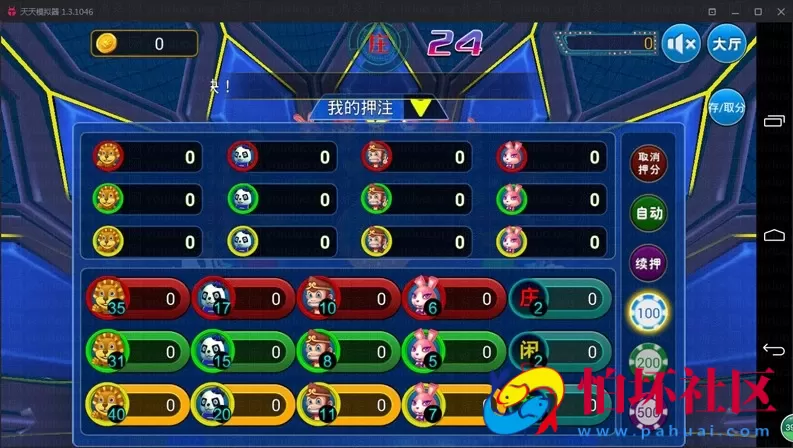
Task: Cancel bets with 取消押分
Action: [648, 163]
